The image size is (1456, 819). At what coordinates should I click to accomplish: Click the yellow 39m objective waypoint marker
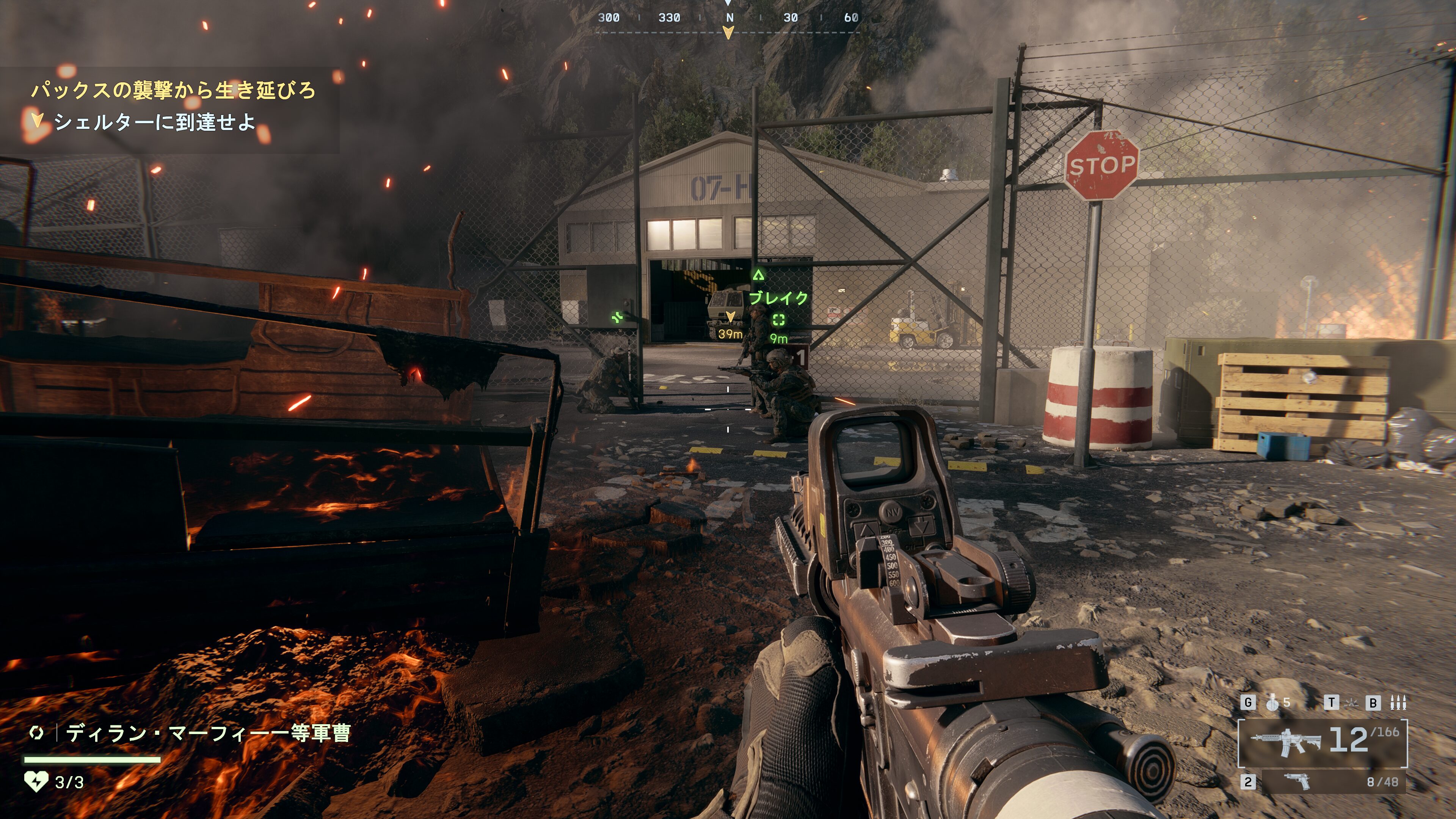[730, 317]
